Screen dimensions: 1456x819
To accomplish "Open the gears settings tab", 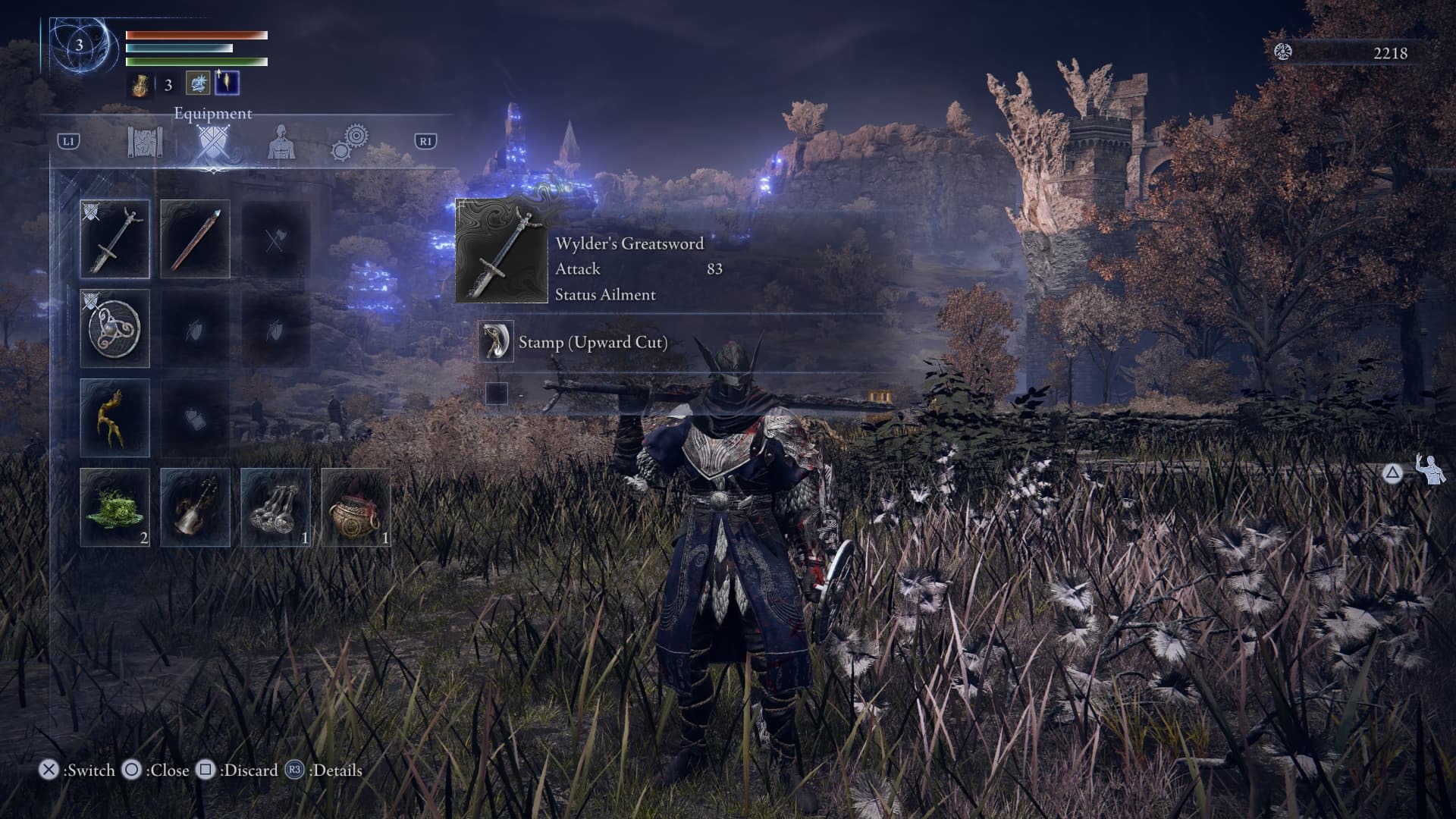I will click(350, 142).
